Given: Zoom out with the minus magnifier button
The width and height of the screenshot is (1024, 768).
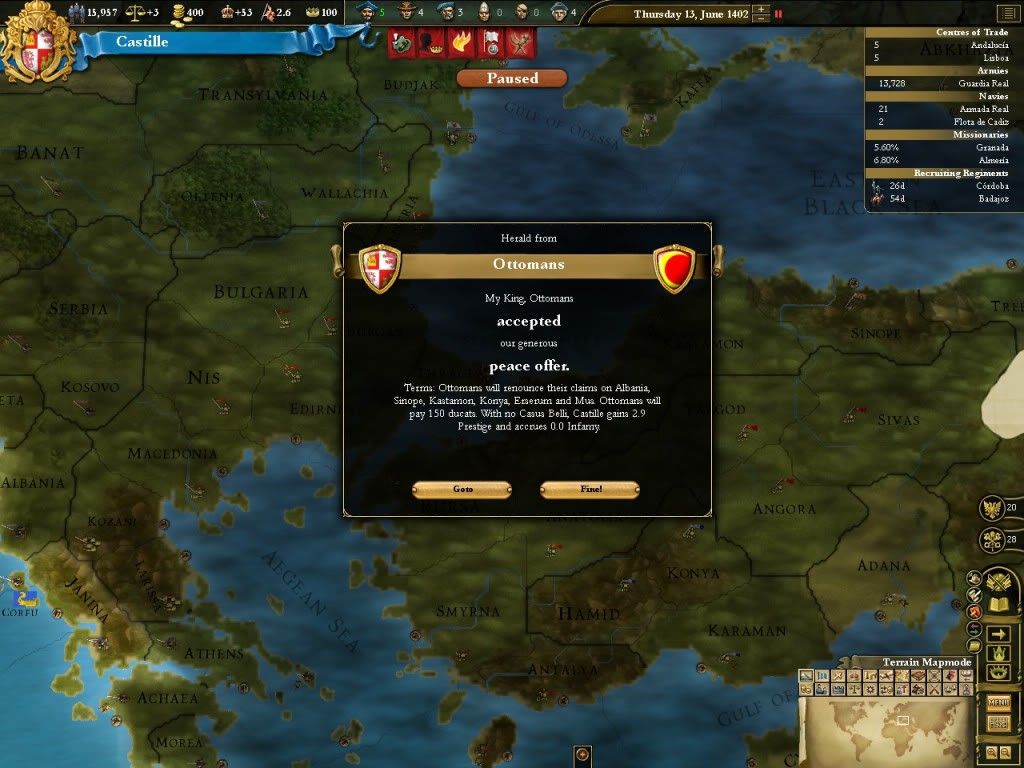Looking at the screenshot, I should (1005, 751).
